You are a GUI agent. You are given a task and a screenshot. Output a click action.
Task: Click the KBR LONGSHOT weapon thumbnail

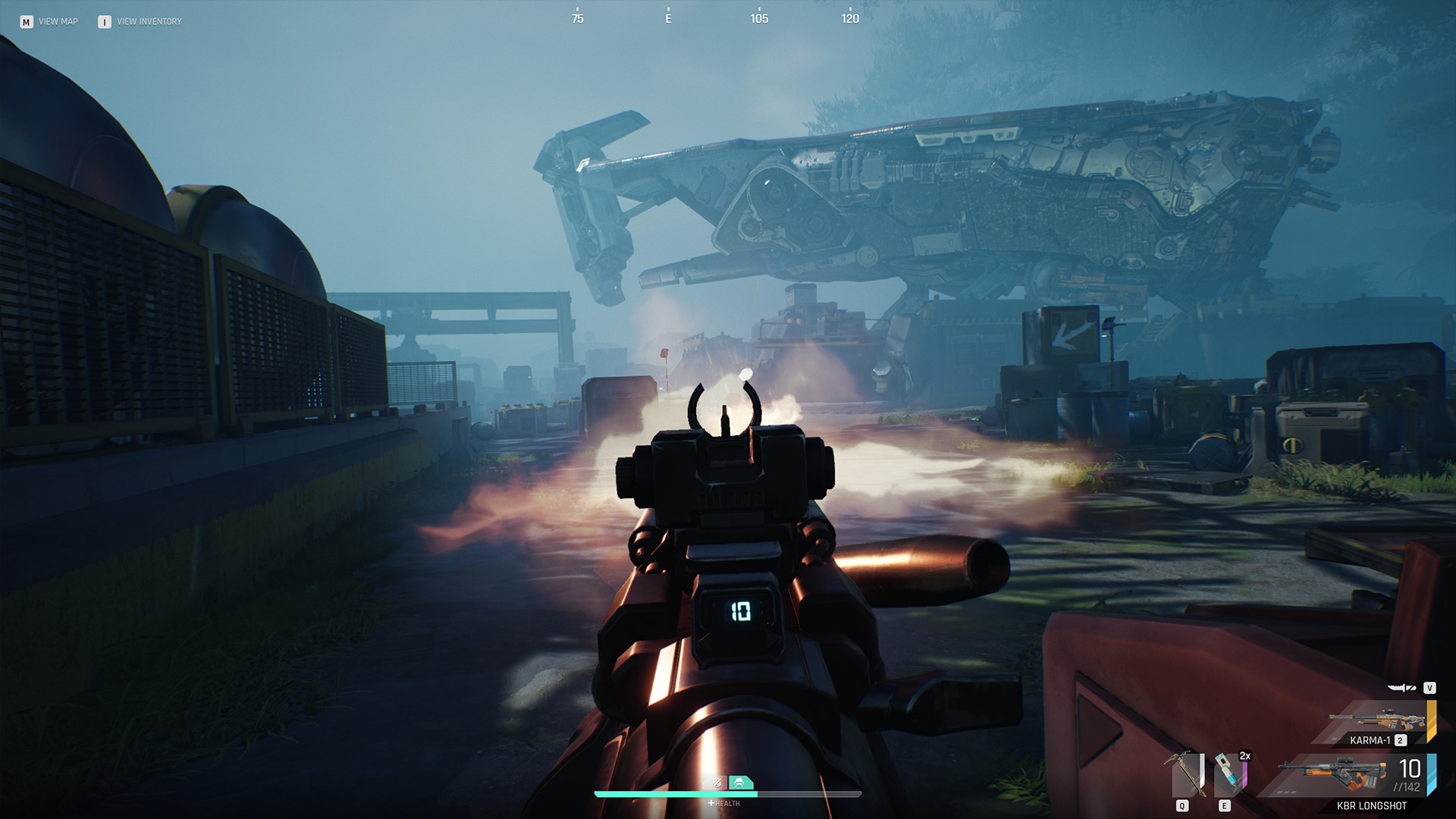click(1333, 773)
